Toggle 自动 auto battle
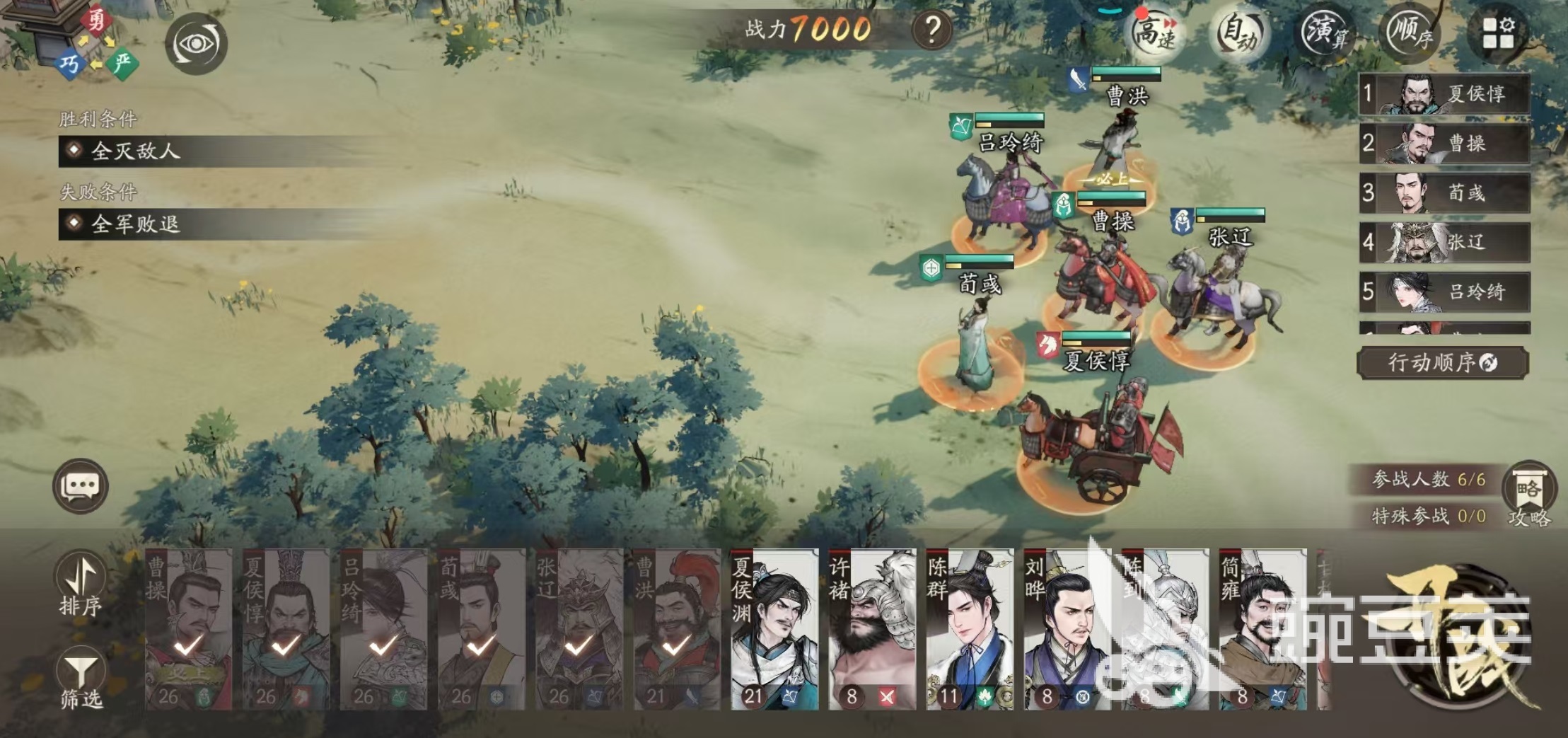The width and height of the screenshot is (1568, 738). 1239,33
